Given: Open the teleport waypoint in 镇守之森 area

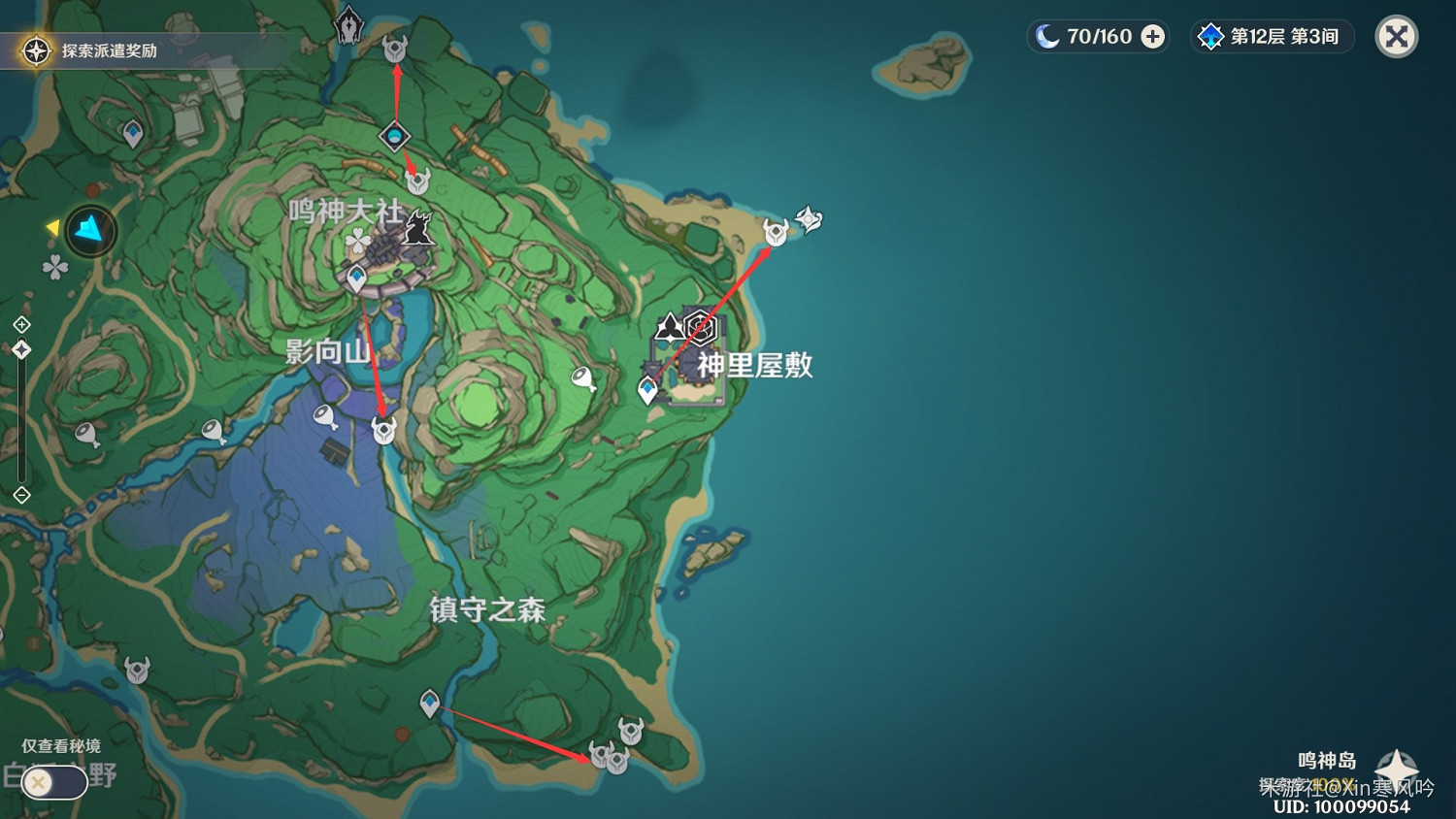Looking at the screenshot, I should pos(430,702).
